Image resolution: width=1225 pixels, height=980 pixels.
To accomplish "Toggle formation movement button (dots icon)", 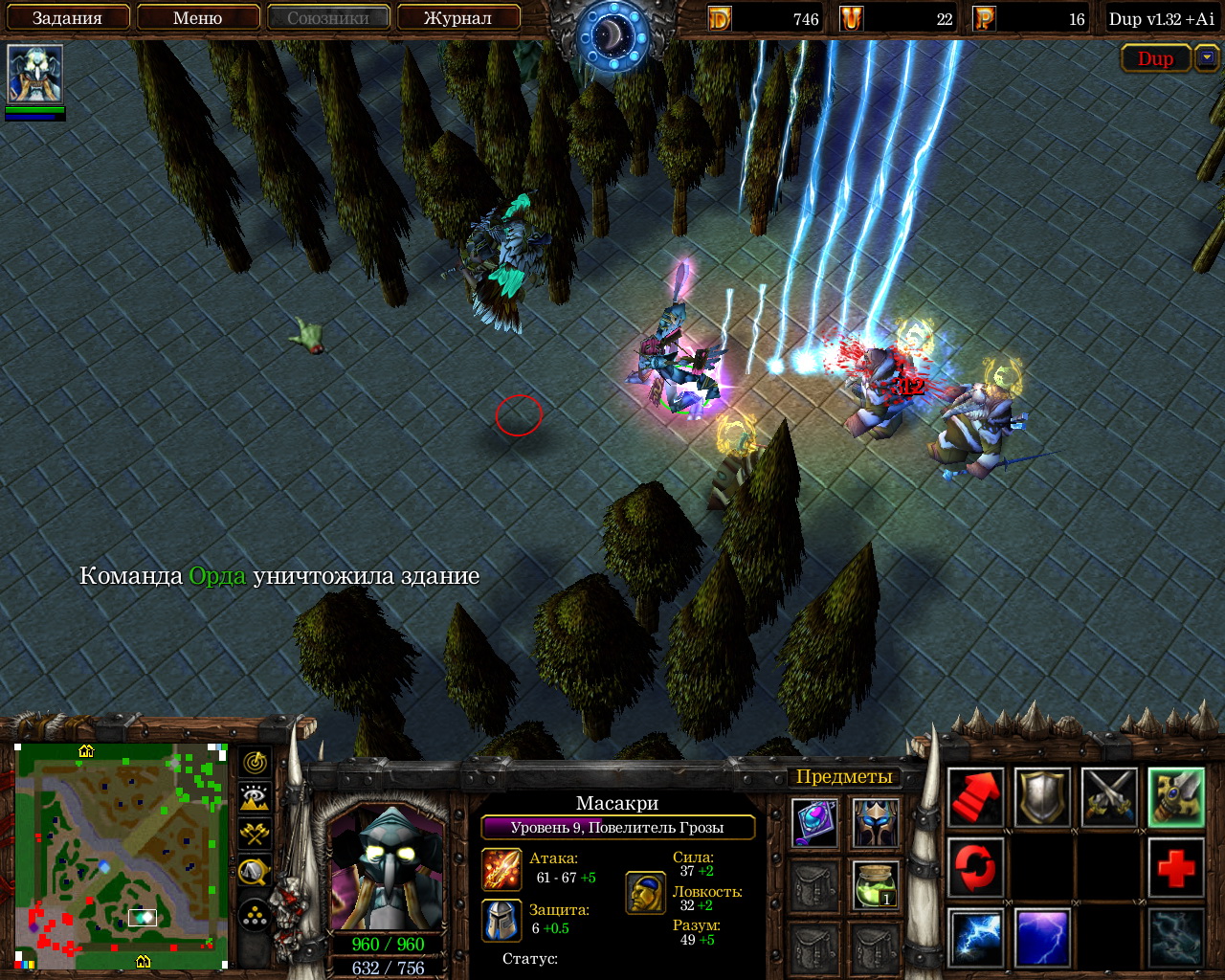I will [x=255, y=916].
